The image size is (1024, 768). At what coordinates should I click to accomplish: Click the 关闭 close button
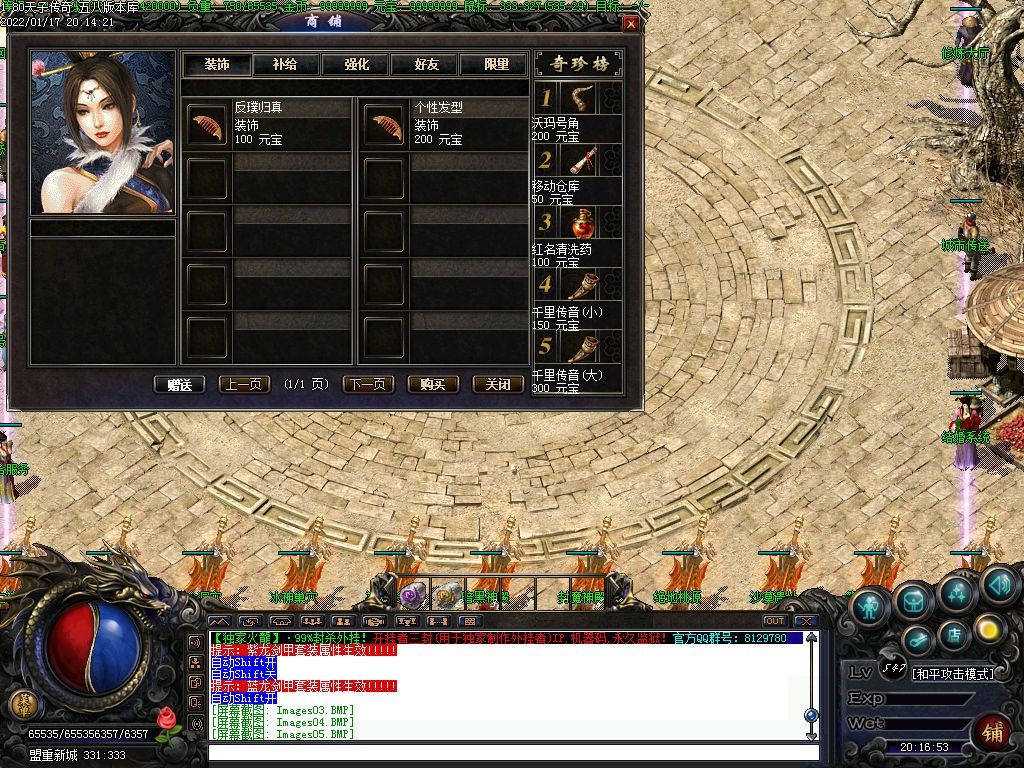498,384
